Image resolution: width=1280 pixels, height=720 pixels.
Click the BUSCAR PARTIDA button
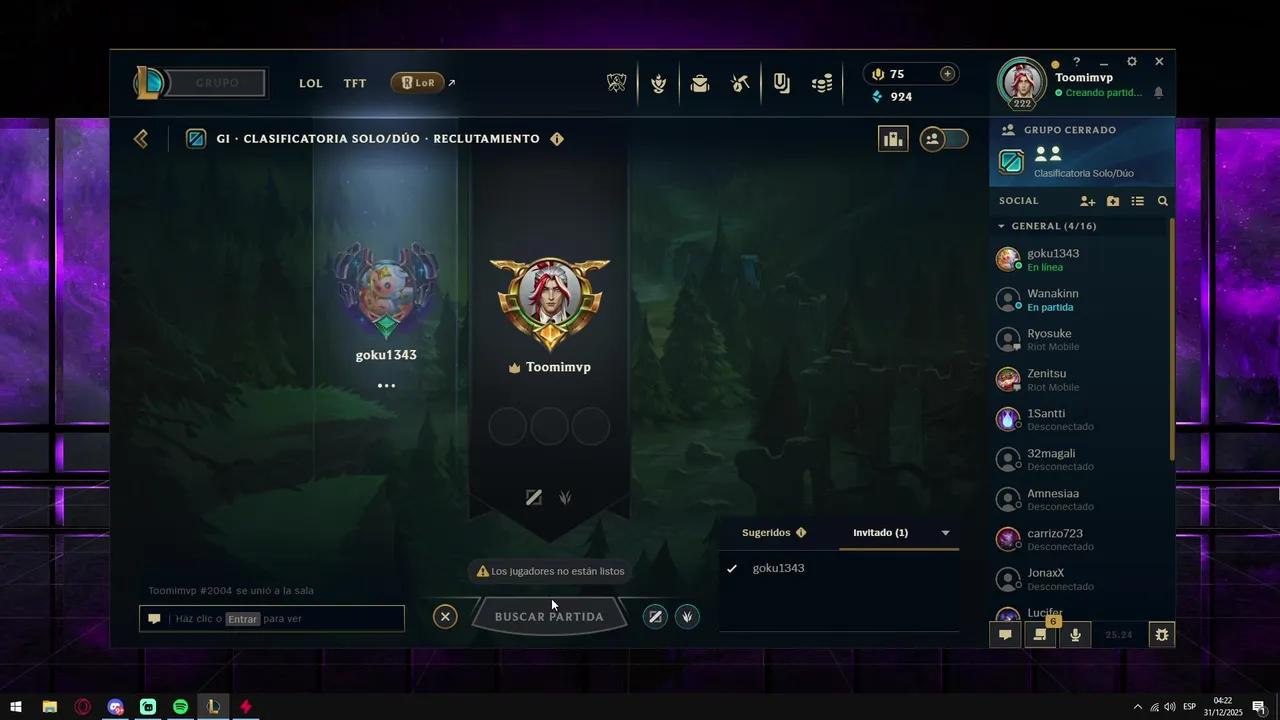(549, 616)
